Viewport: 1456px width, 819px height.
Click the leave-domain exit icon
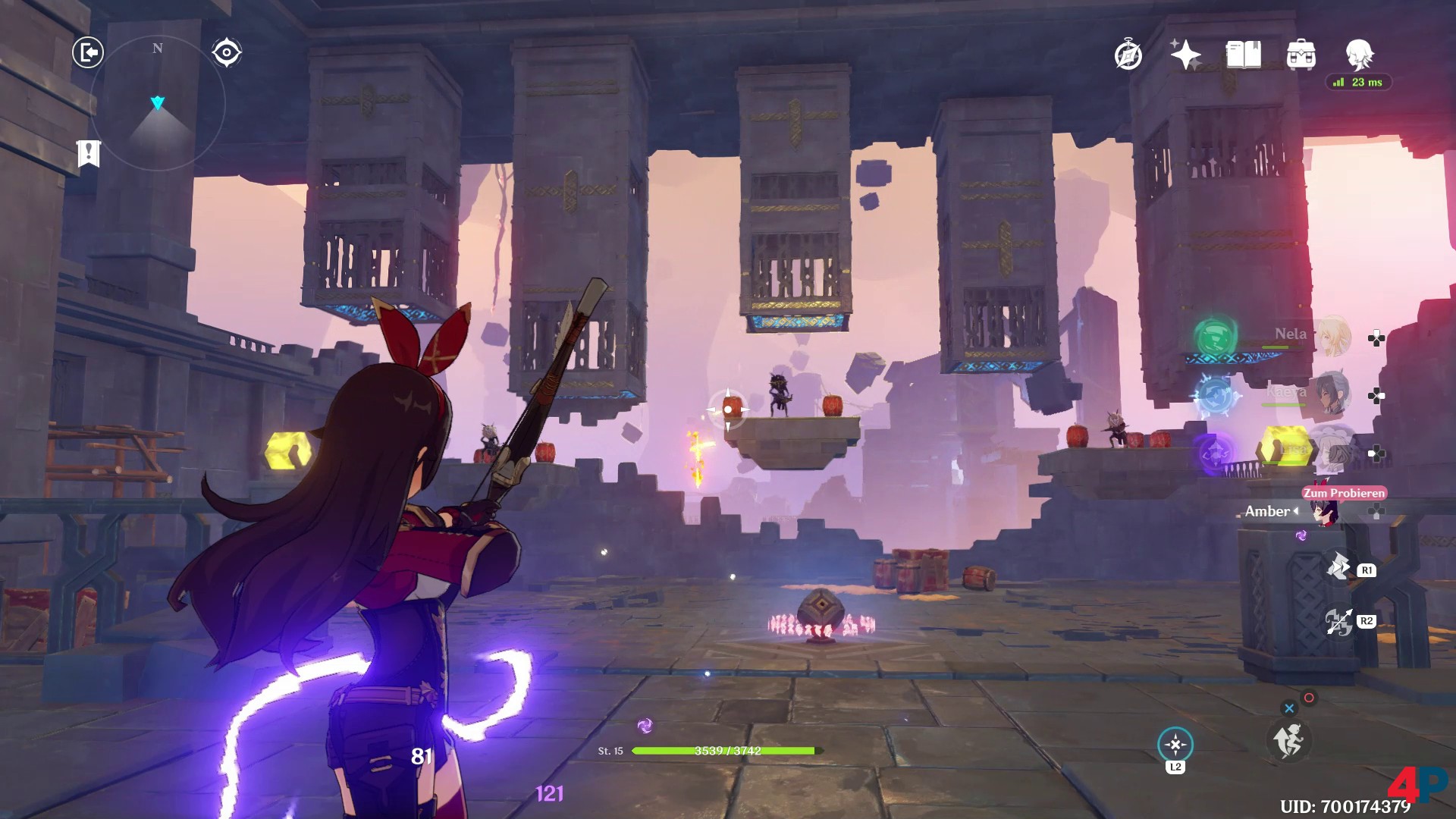pyautogui.click(x=88, y=52)
